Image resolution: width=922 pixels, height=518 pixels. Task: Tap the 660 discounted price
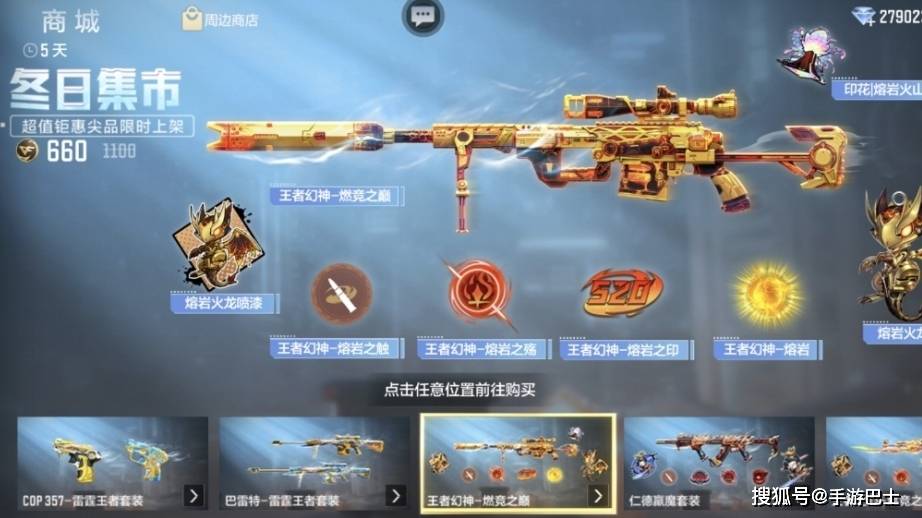tap(66, 152)
